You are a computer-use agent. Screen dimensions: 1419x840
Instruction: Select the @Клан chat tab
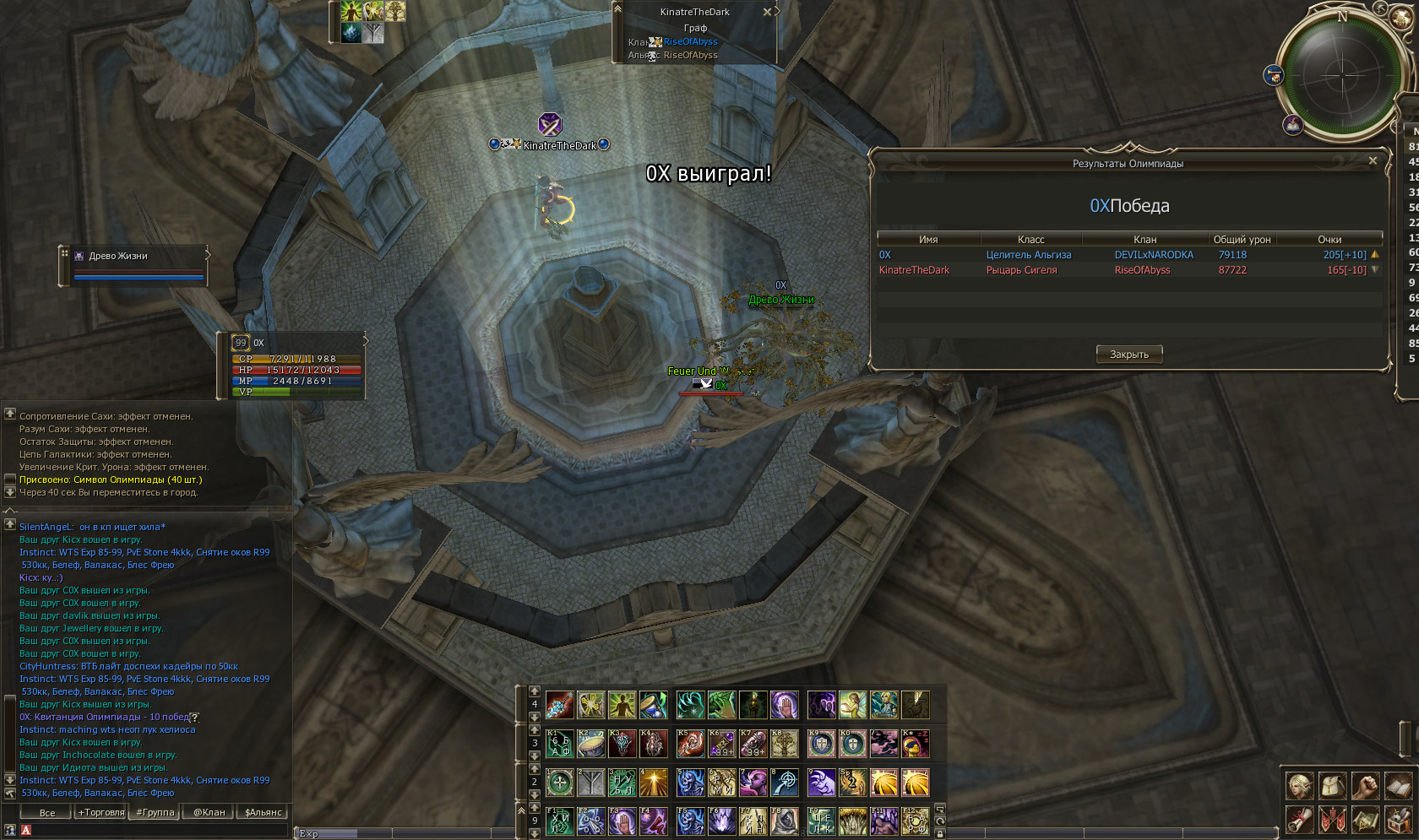[x=209, y=813]
